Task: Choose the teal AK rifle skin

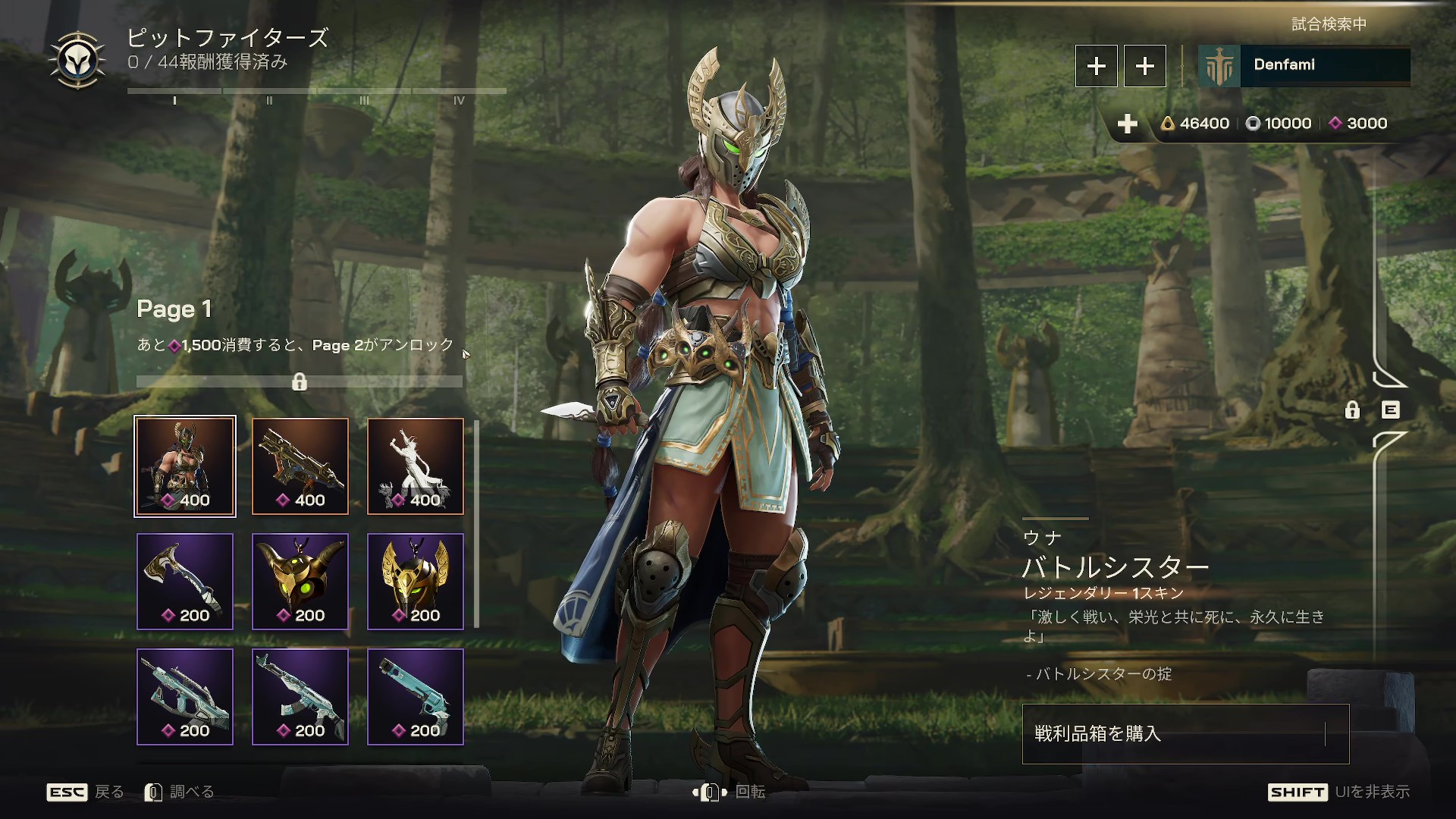Action: point(300,697)
